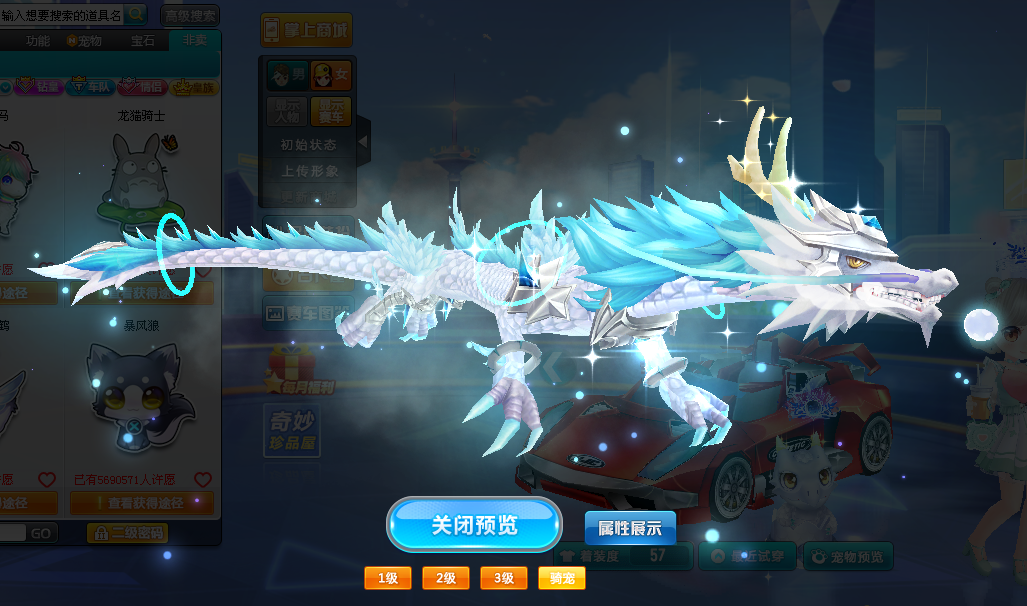Select the 功能 tab
Viewport: 1027px width, 606px height.
coord(38,41)
